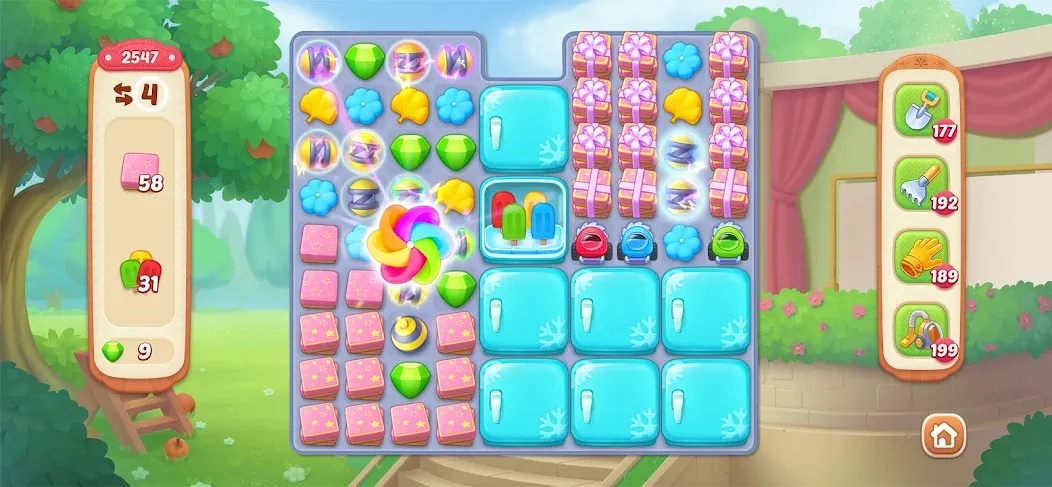The width and height of the screenshot is (1052, 487).
Task: Select the popsicle cooler tile
Action: [x=523, y=218]
